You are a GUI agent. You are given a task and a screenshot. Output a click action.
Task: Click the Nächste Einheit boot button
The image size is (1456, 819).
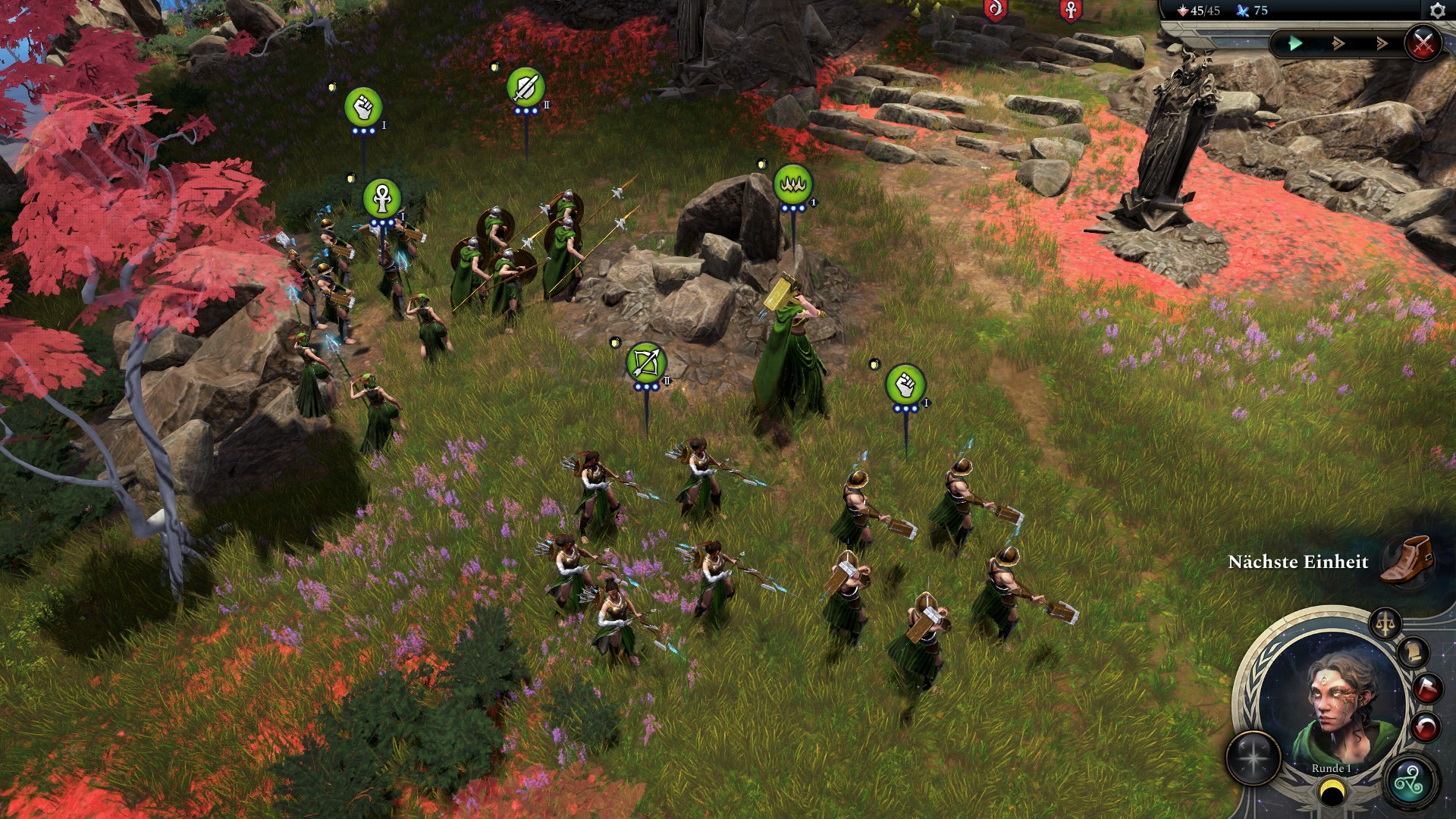click(1407, 560)
